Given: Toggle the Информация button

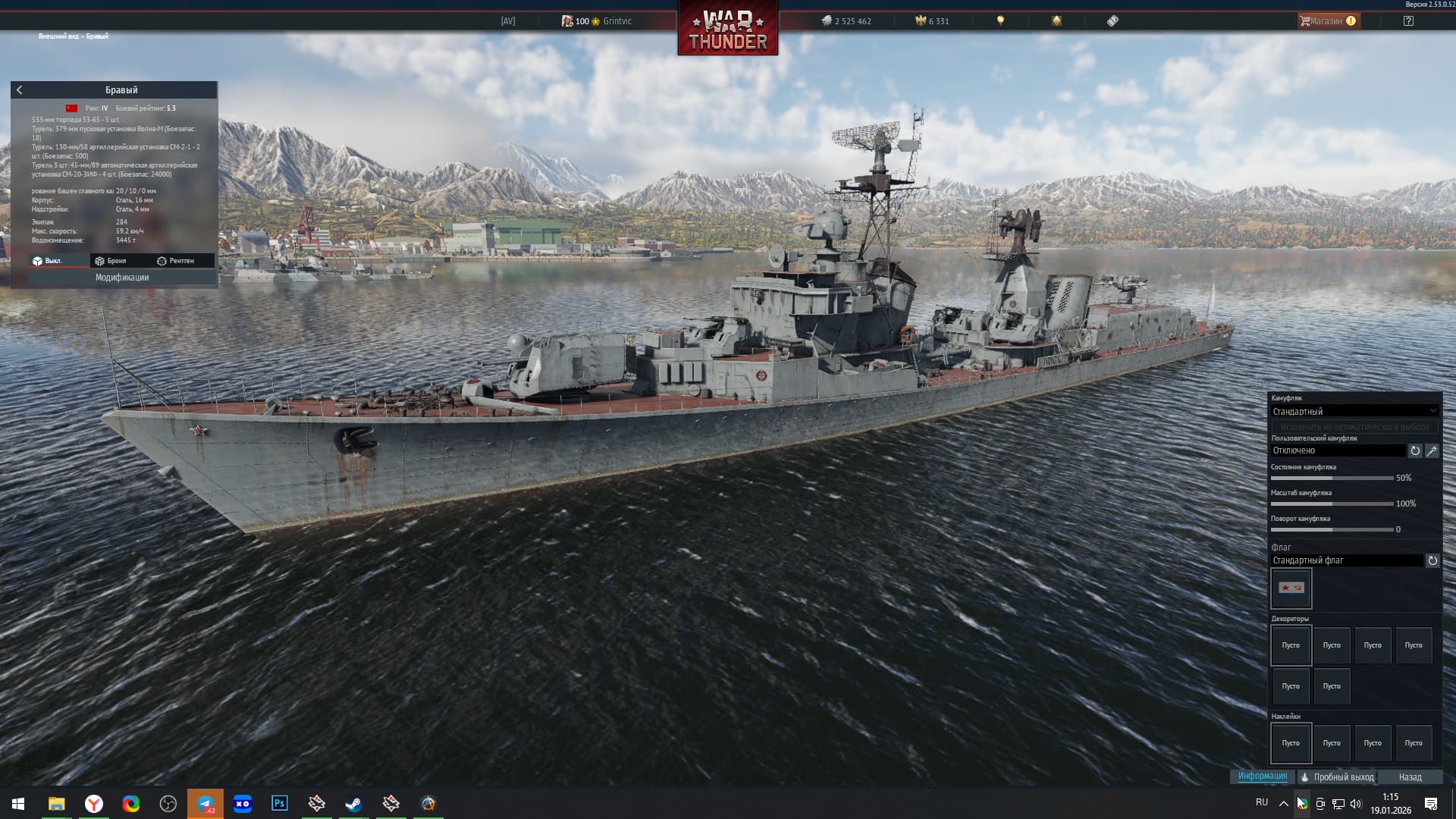Looking at the screenshot, I should [x=1263, y=777].
